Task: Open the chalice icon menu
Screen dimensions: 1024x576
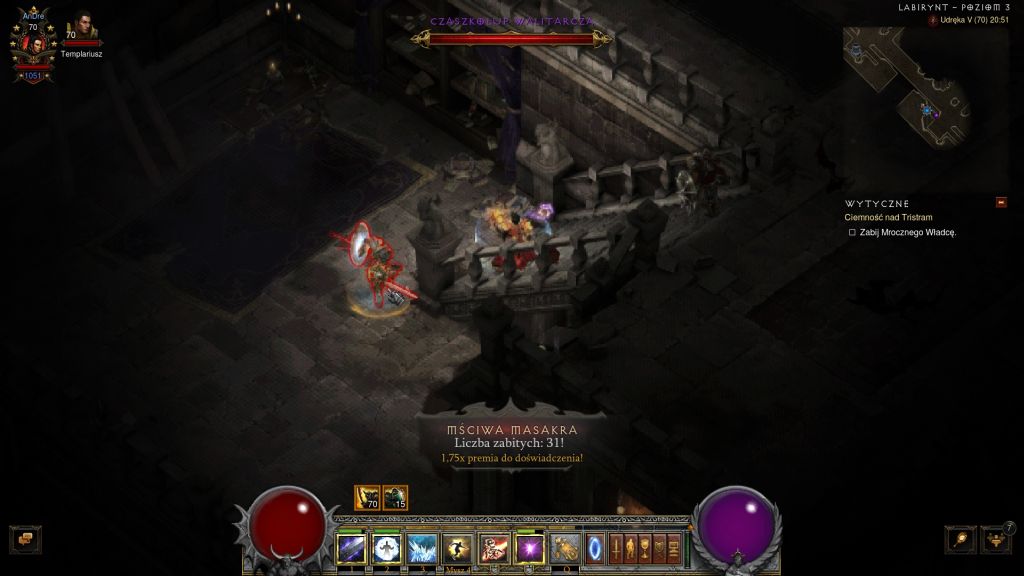Action: (x=646, y=548)
